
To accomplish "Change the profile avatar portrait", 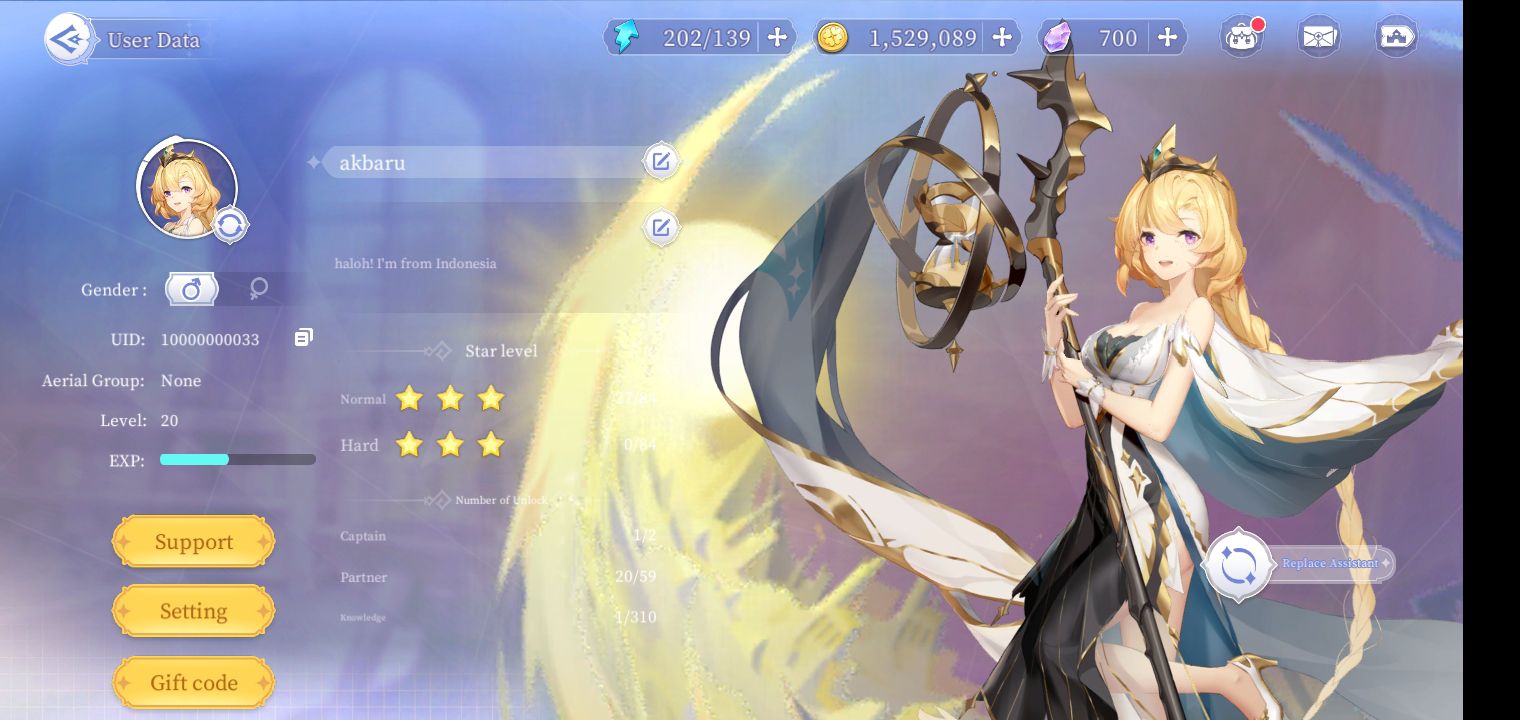I will coord(230,225).
